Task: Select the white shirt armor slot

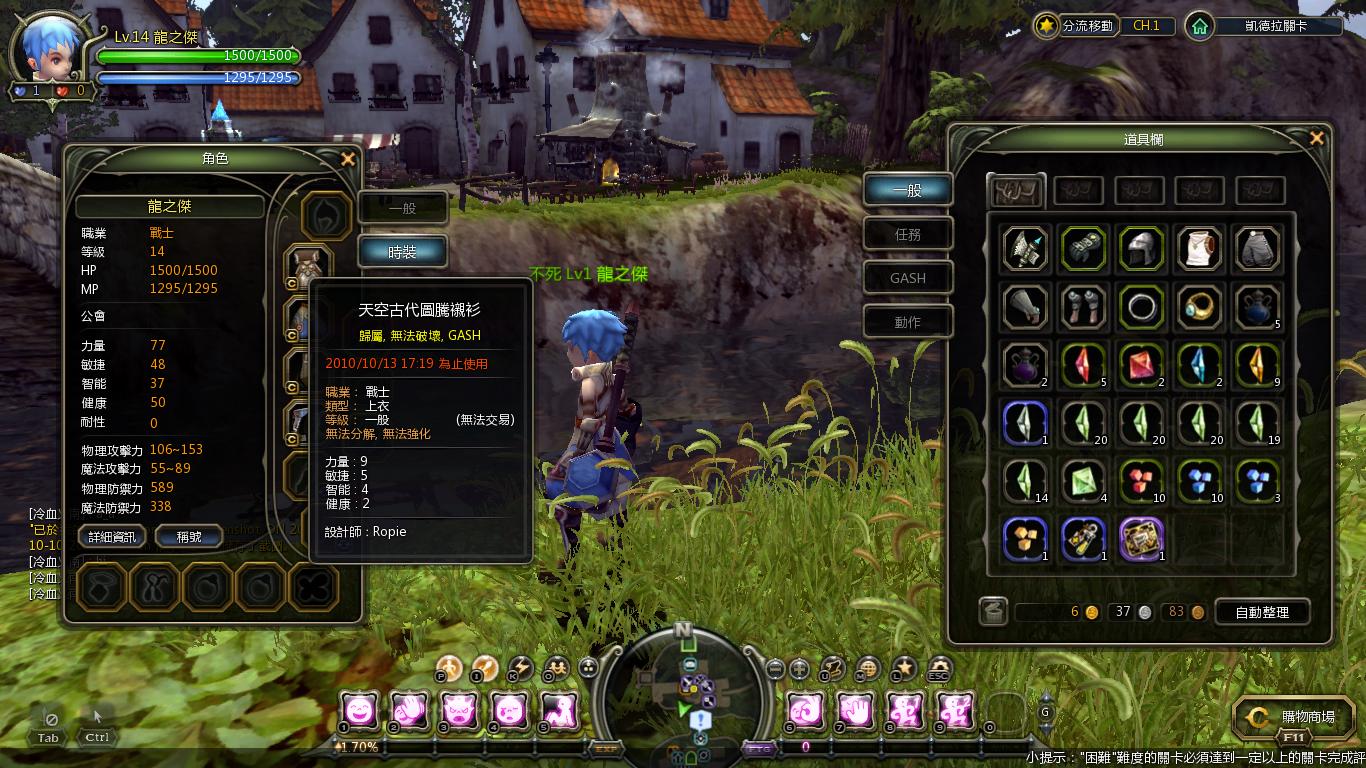Action: tap(1199, 250)
